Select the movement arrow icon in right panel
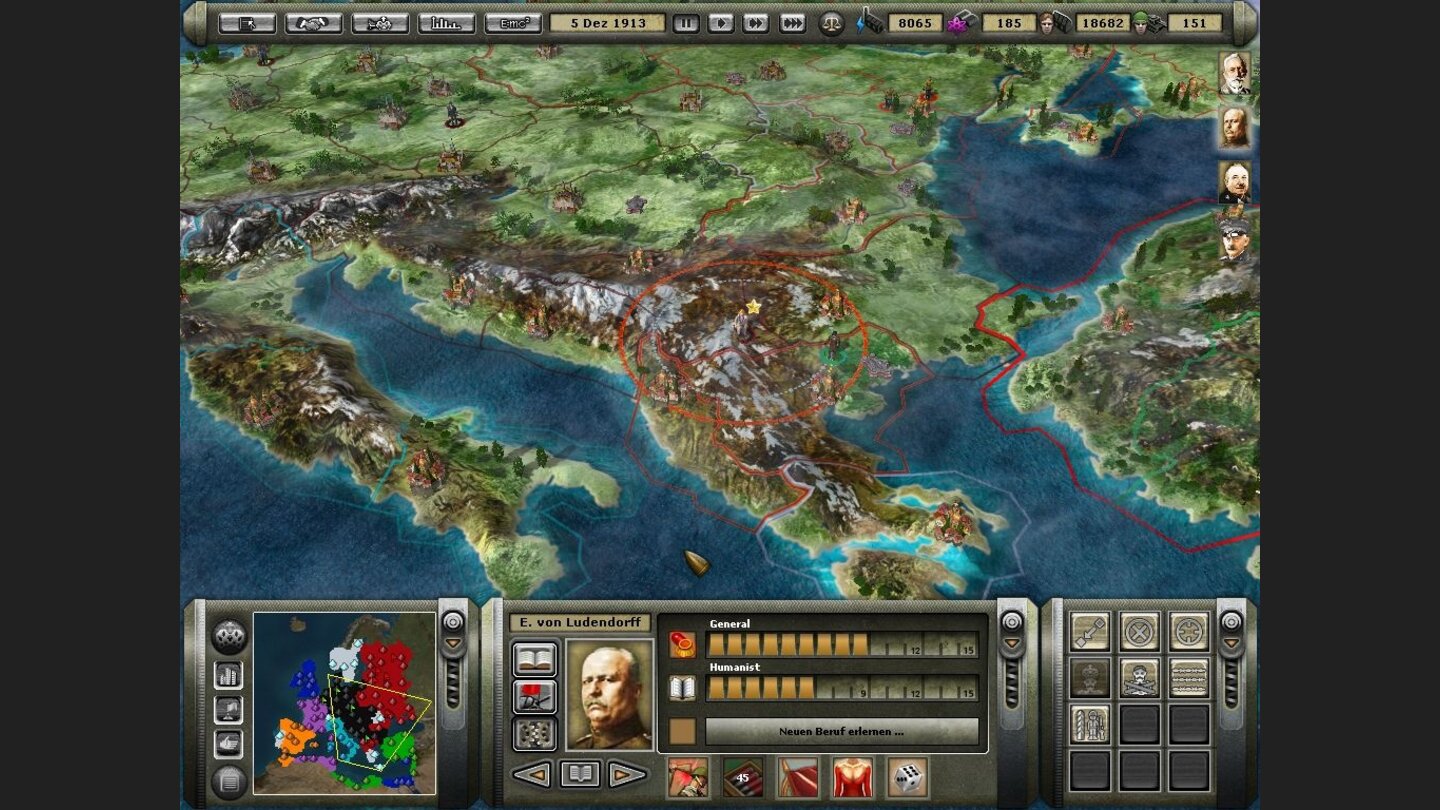 point(1088,630)
